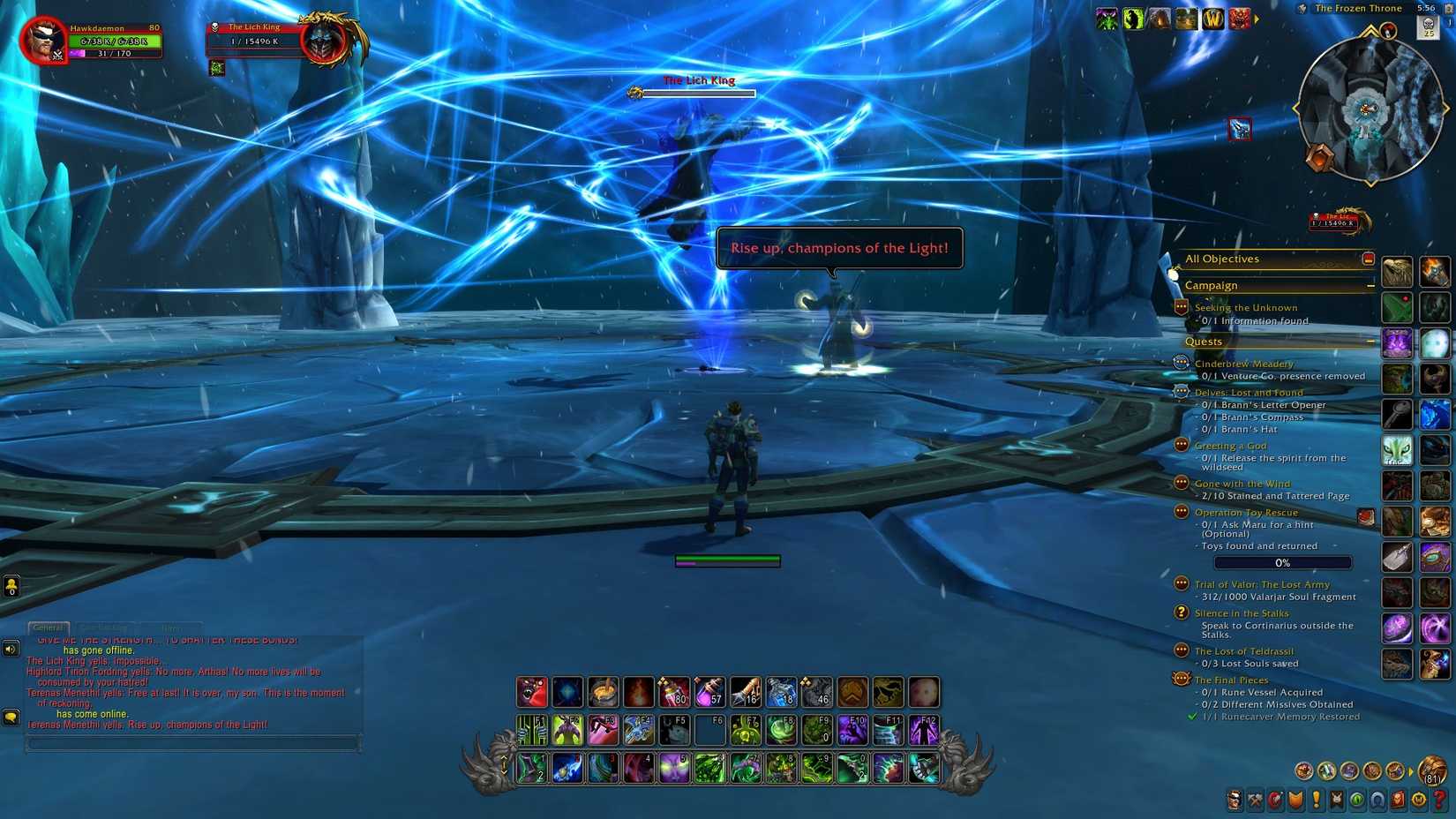Collapse the Campaign section in the quest tracker
The height and width of the screenshot is (819, 1456).
point(1370,285)
